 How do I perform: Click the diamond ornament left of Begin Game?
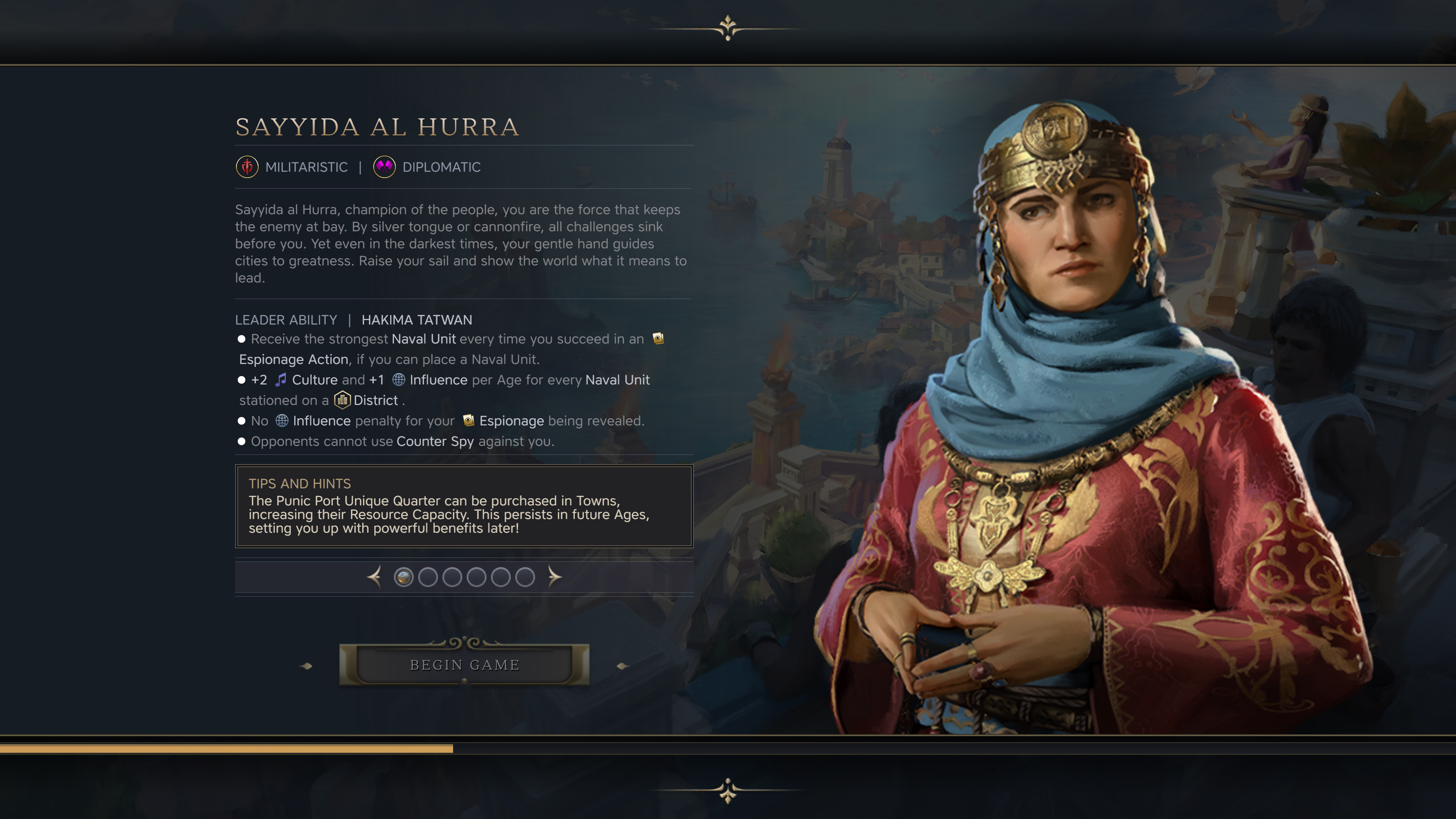(x=306, y=666)
